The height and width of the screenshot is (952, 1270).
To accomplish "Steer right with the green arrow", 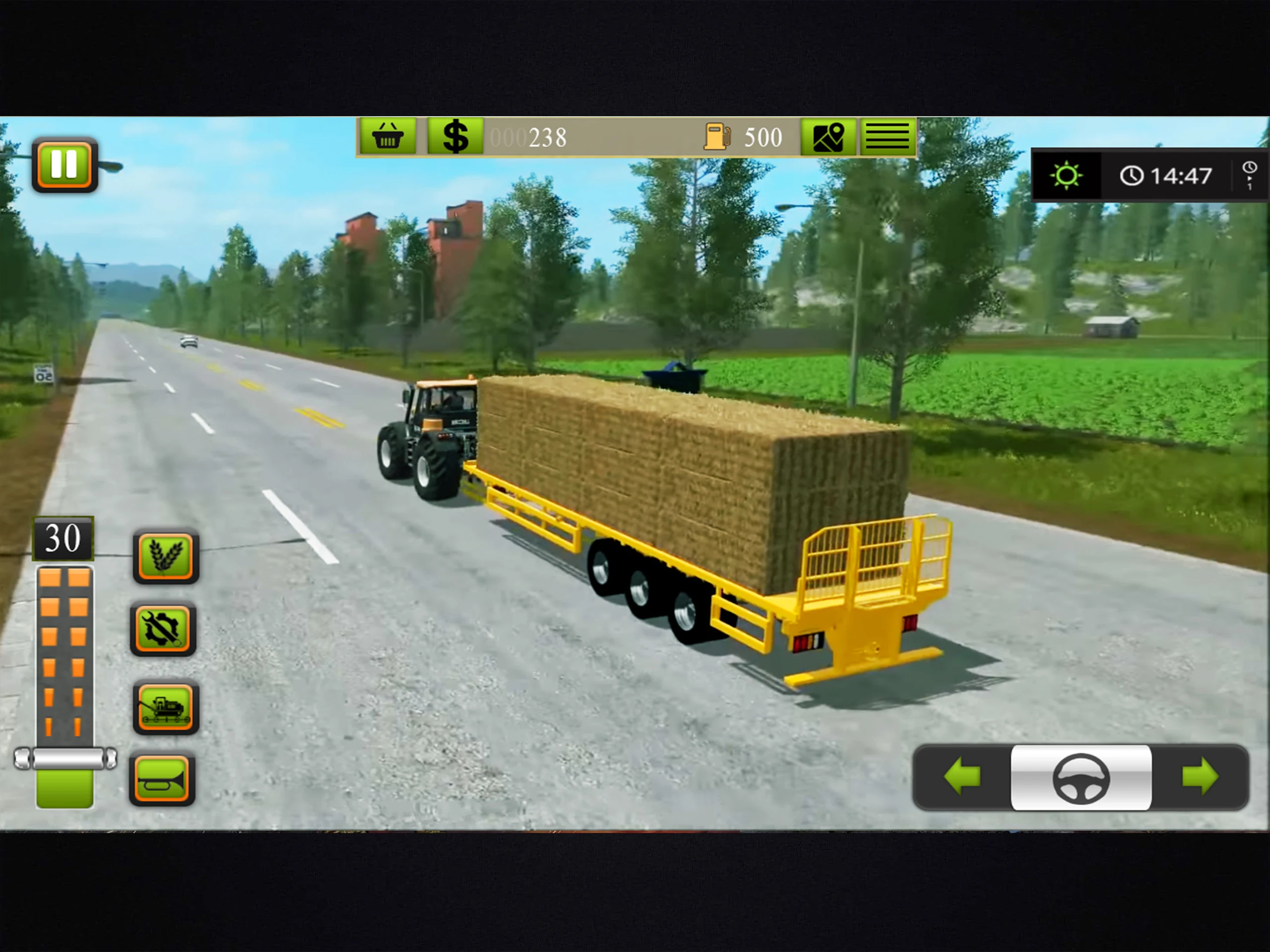I will pos(1200,777).
